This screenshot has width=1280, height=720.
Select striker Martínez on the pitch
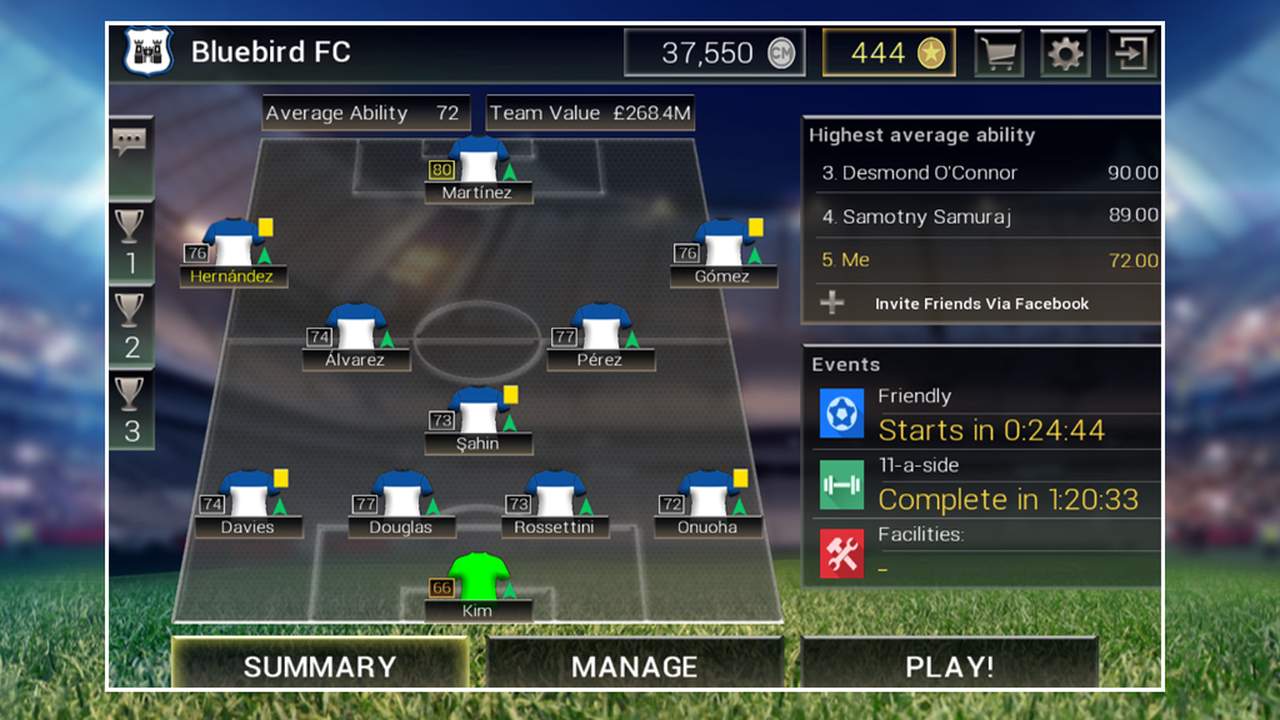point(478,169)
